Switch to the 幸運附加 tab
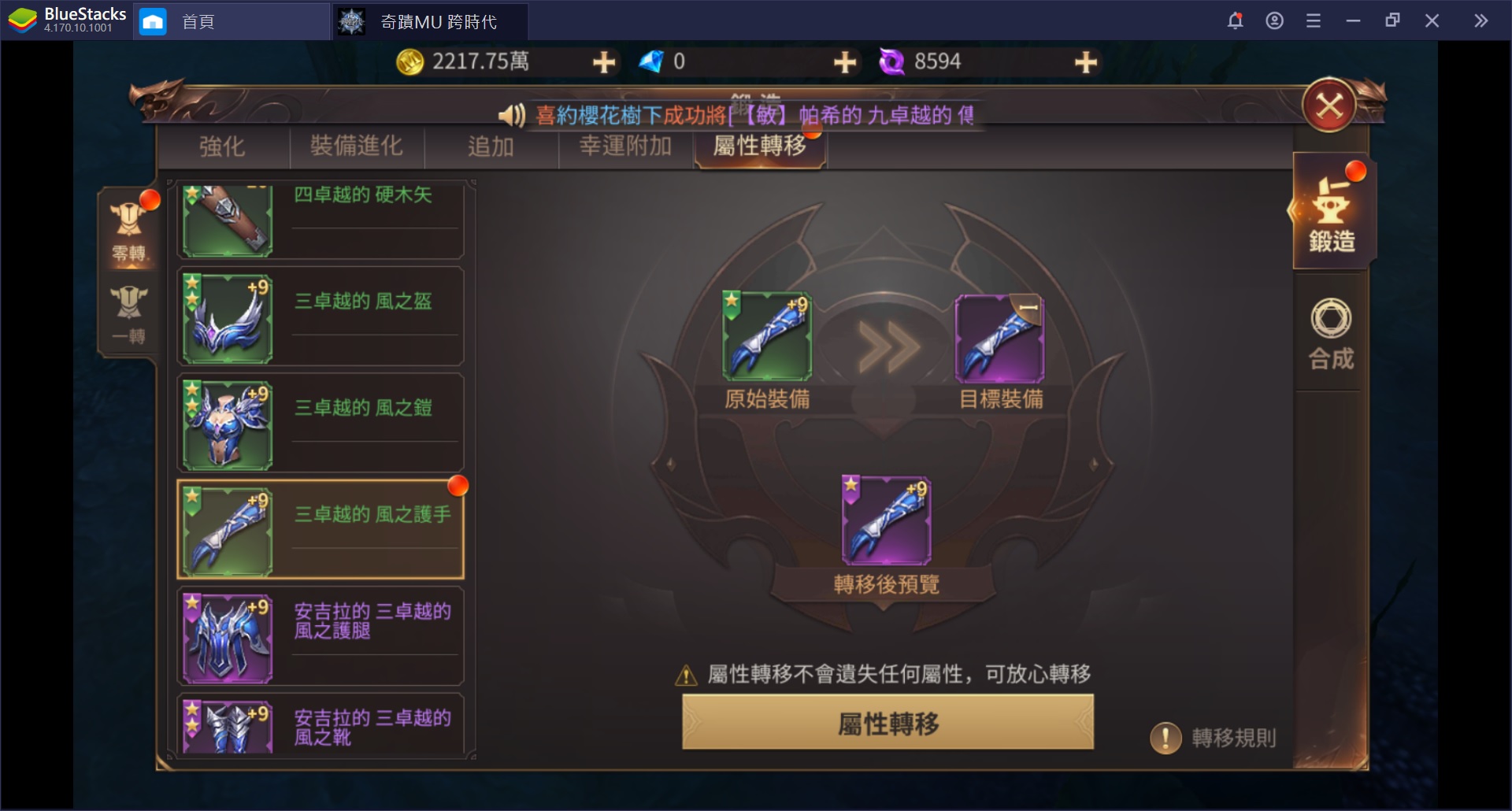The height and width of the screenshot is (811, 1512). (x=624, y=146)
